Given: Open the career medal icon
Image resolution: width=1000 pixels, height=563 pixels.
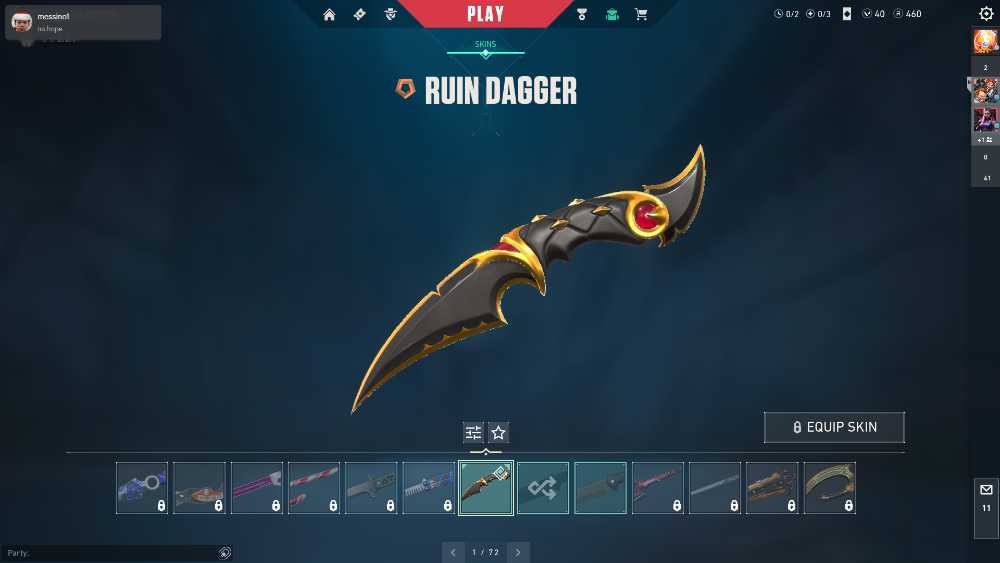Looking at the screenshot, I should (582, 14).
